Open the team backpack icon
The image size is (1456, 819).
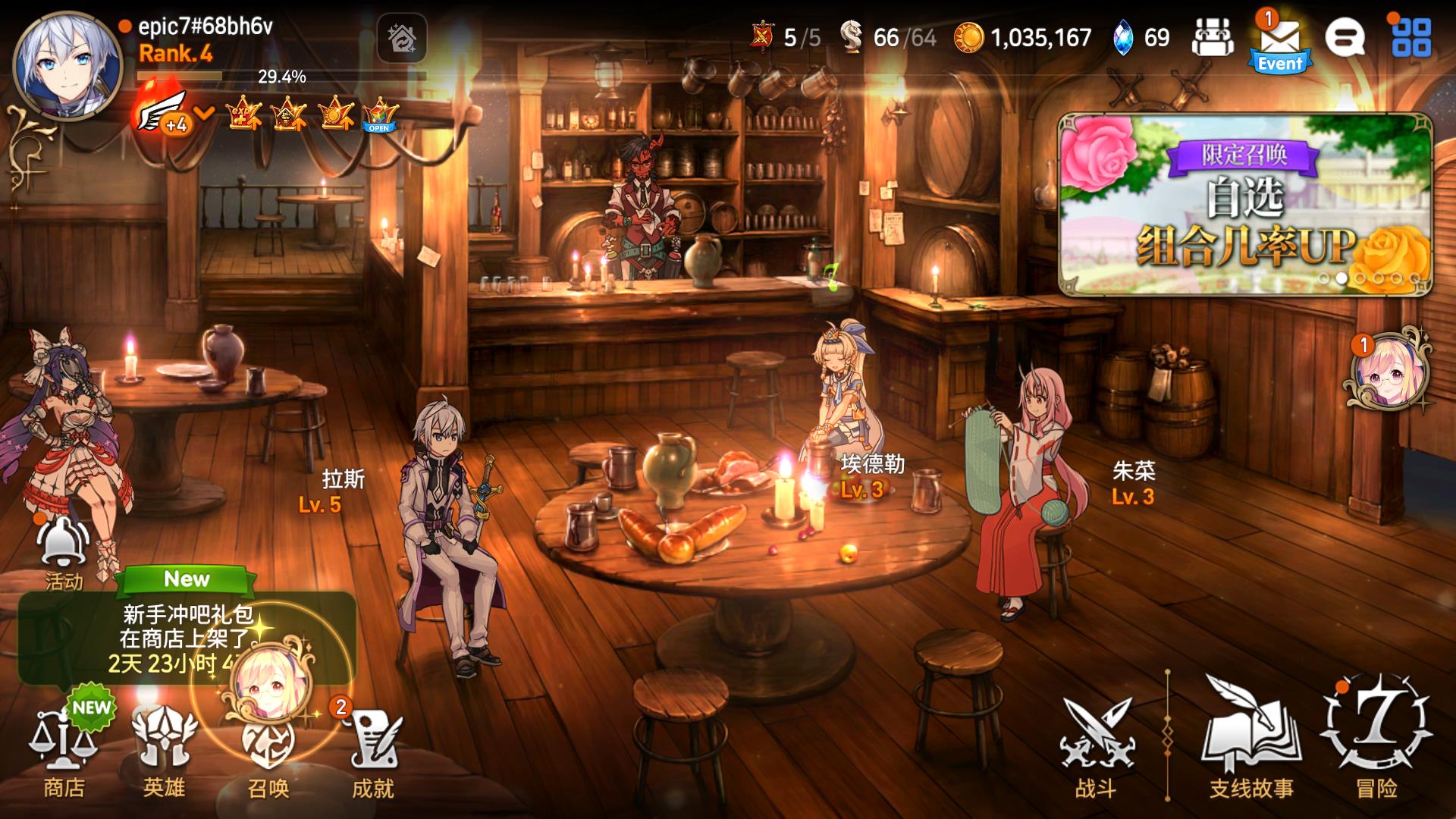pyautogui.click(x=1213, y=37)
